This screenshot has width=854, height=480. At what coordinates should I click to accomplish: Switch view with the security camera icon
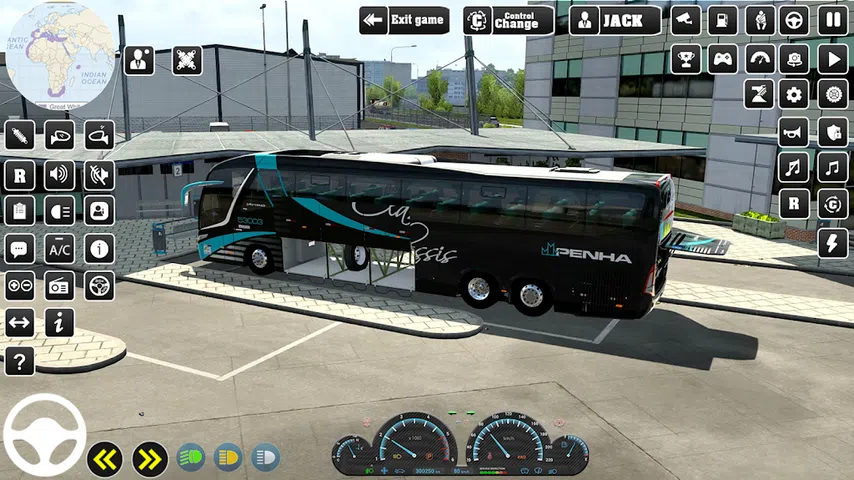click(686, 20)
